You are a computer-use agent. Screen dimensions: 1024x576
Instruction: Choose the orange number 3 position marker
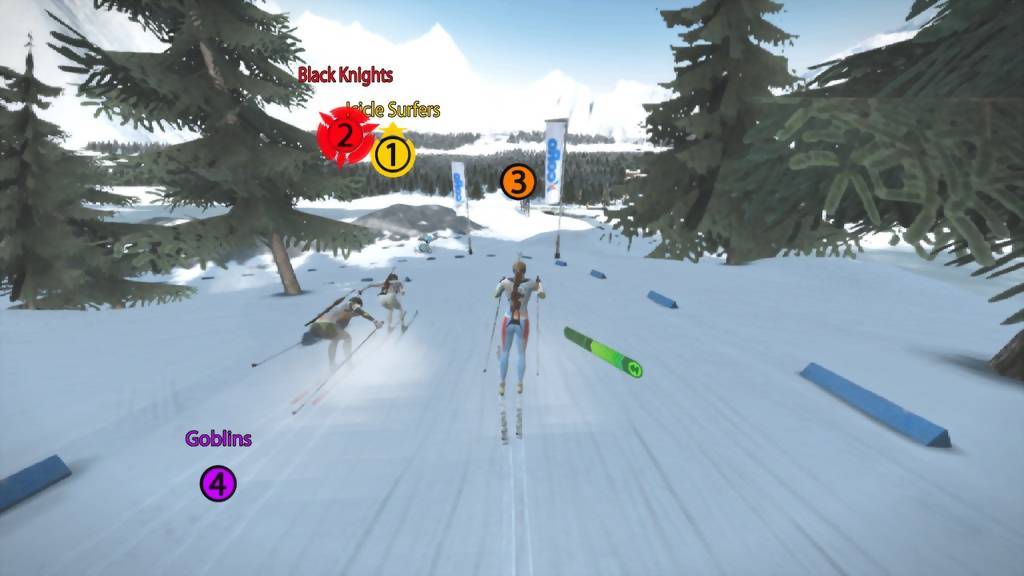click(518, 182)
